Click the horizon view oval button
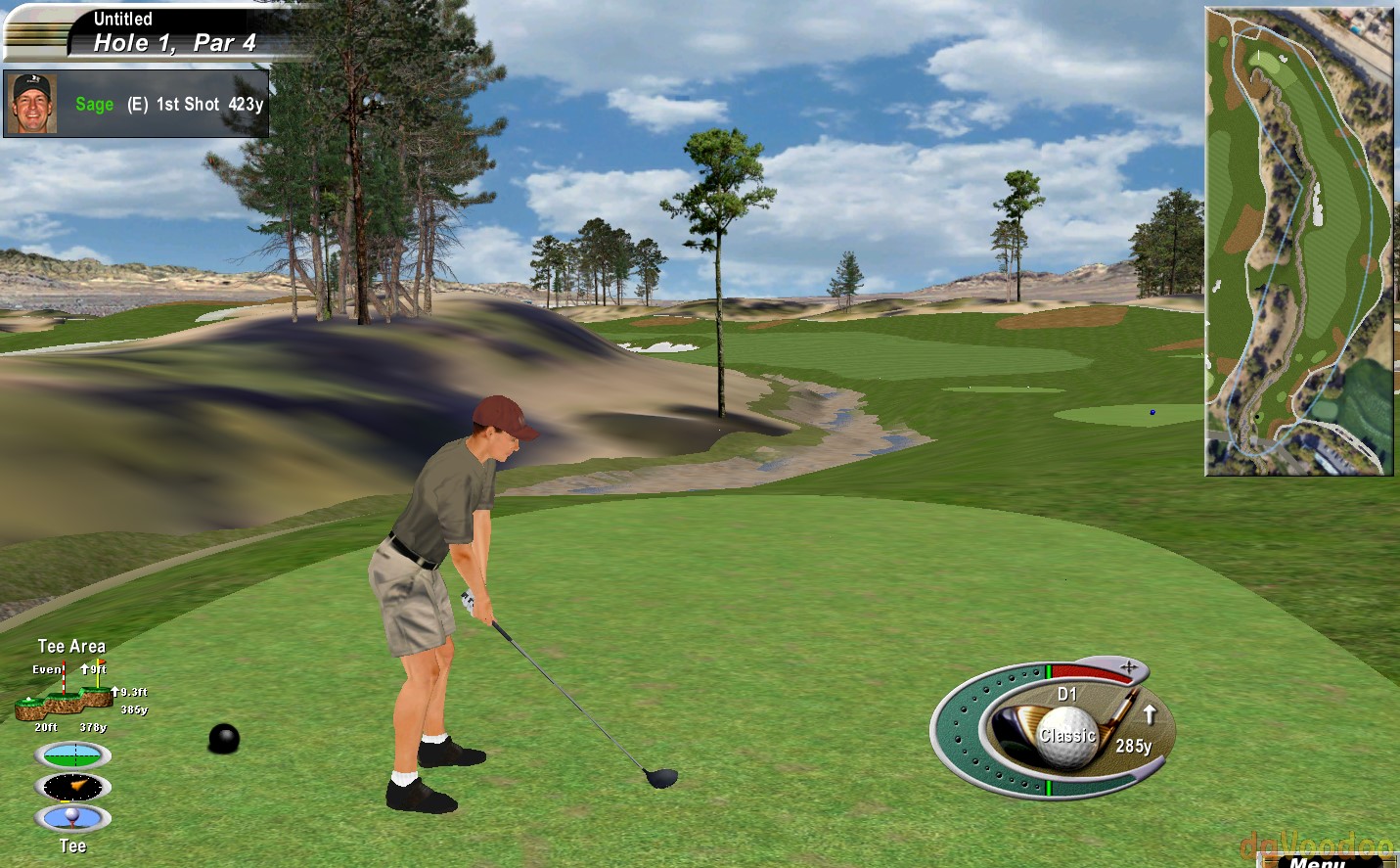 pos(73,755)
